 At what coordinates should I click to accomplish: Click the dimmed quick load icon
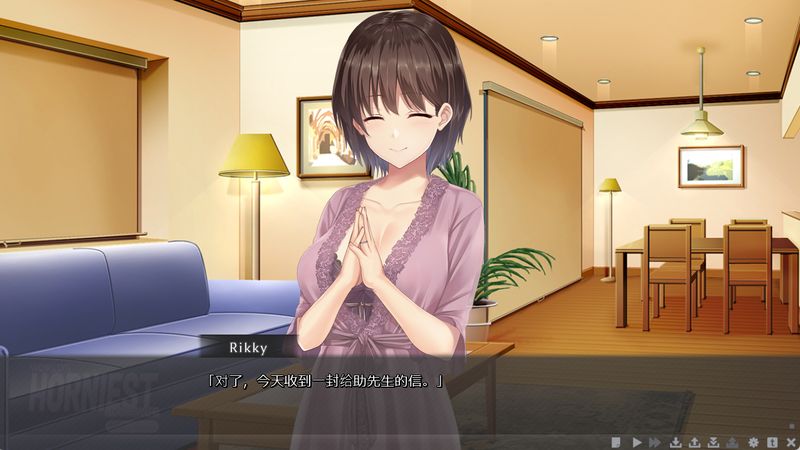pyautogui.click(x=733, y=441)
